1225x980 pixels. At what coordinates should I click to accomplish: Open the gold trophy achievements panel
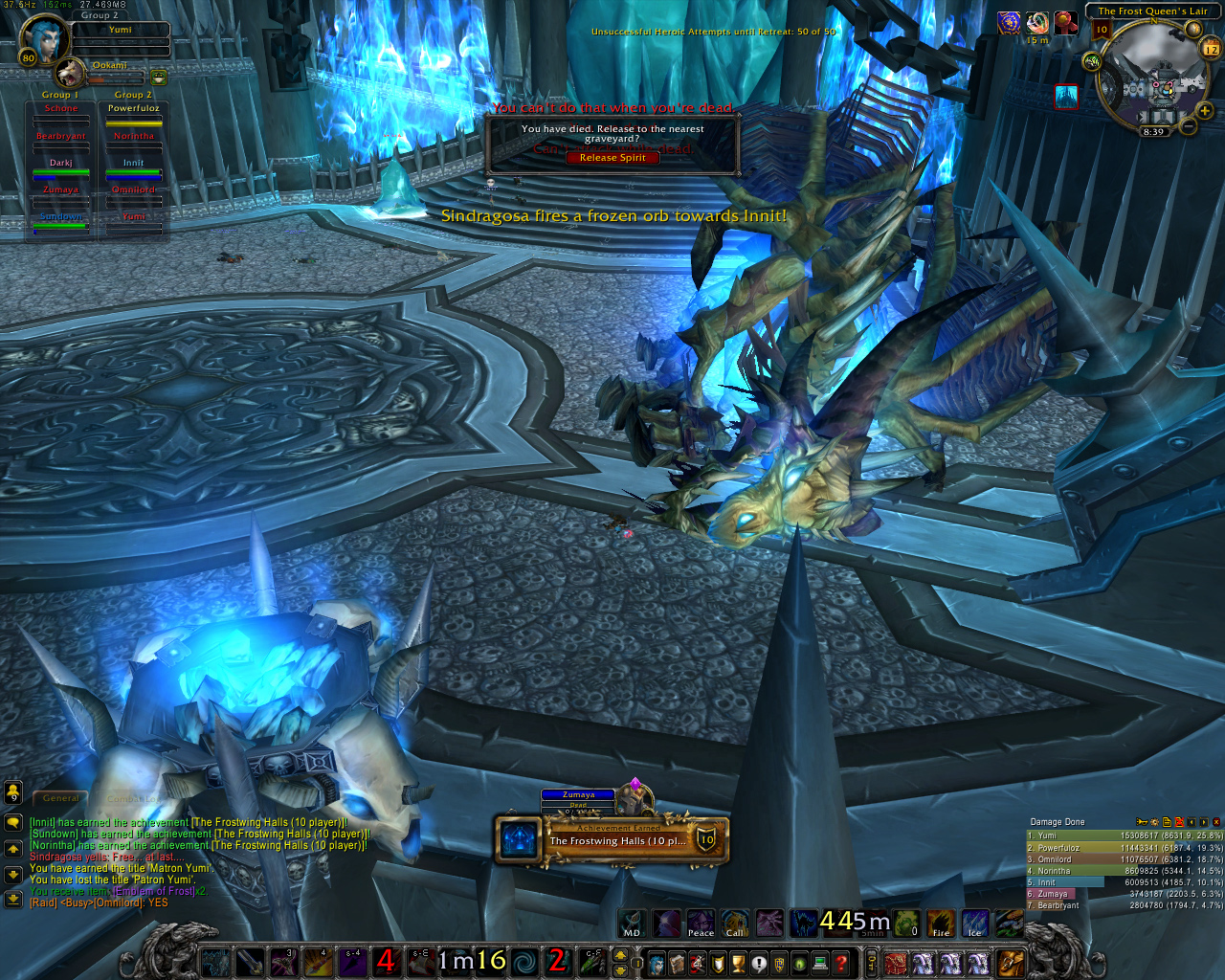click(738, 962)
